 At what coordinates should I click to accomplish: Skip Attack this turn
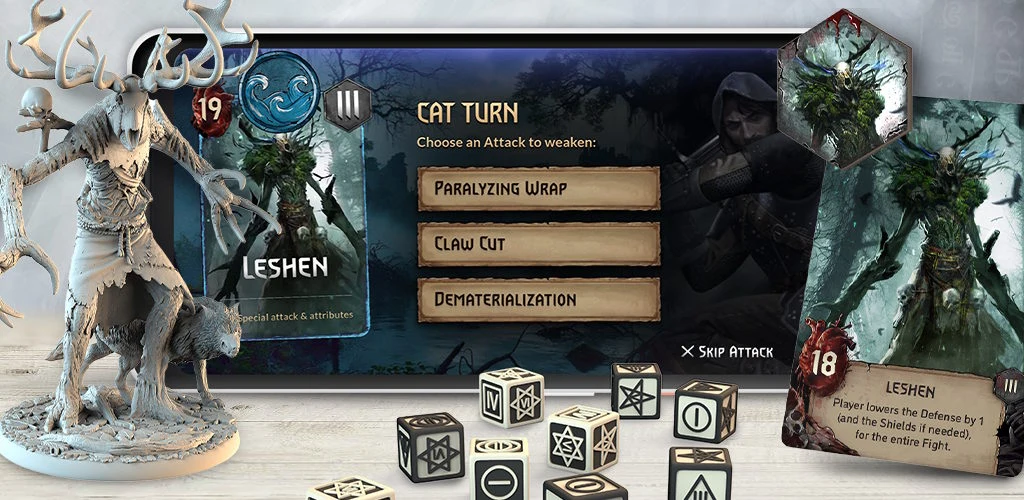click(727, 351)
